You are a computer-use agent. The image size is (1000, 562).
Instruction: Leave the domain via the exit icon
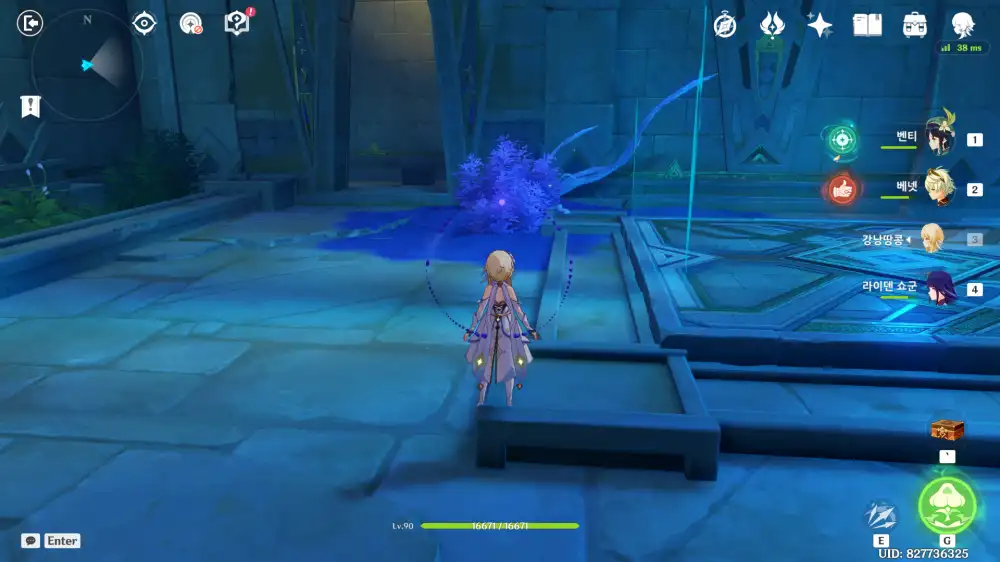[31, 23]
